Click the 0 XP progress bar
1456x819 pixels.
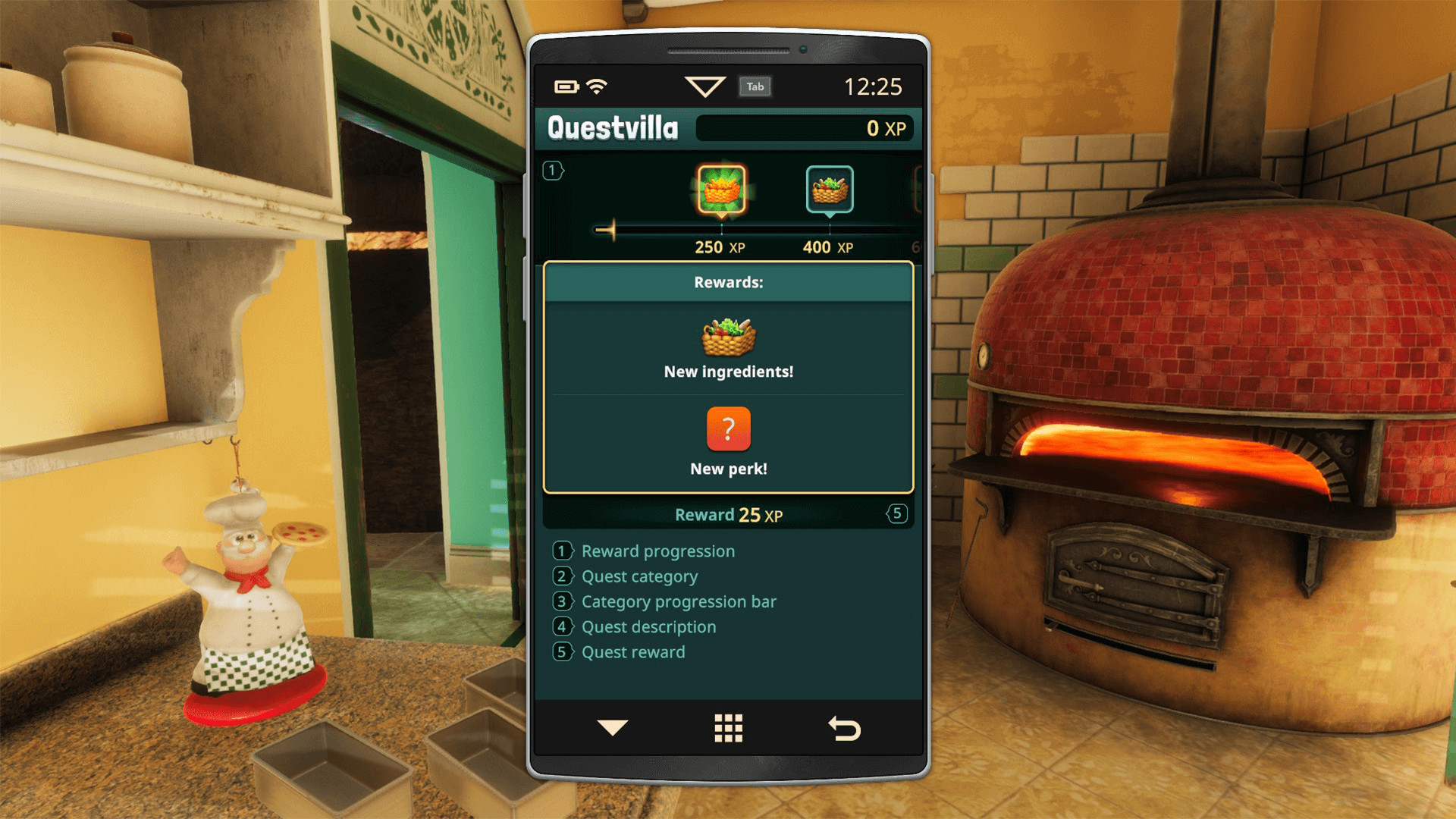[x=805, y=127]
